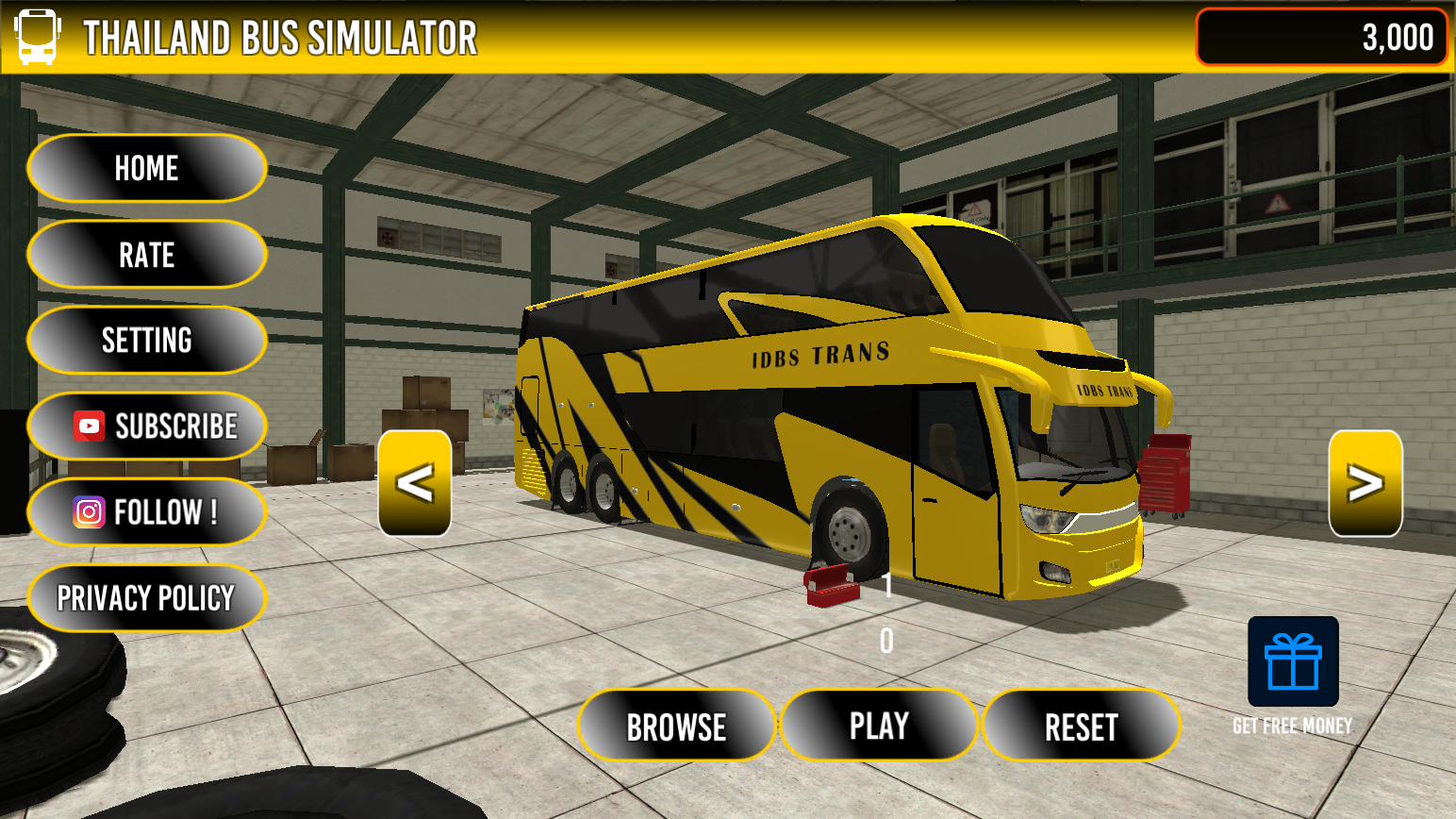Open the Privacy Policy link

[x=146, y=597]
